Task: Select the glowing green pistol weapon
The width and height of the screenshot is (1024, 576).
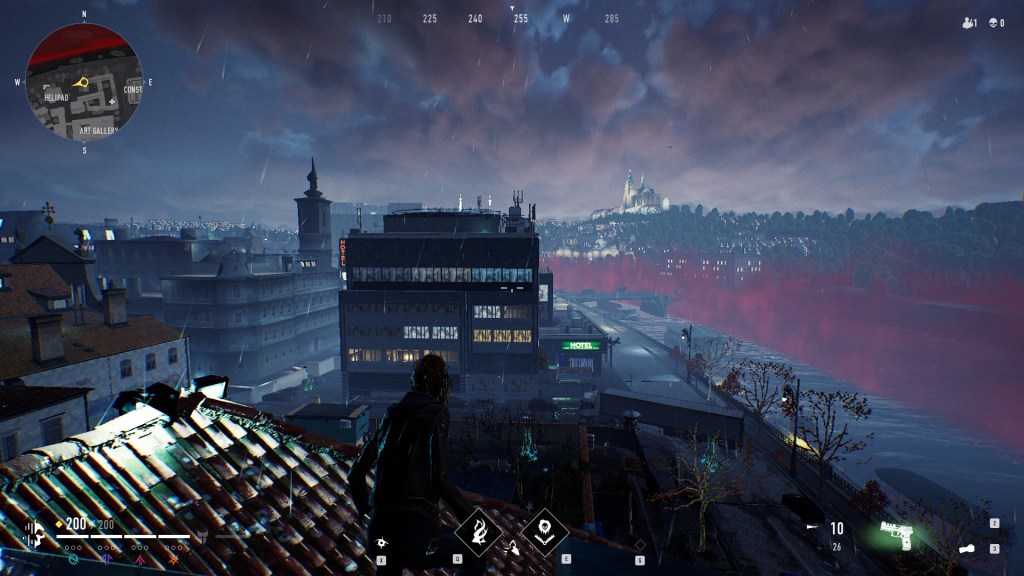Action: [896, 533]
